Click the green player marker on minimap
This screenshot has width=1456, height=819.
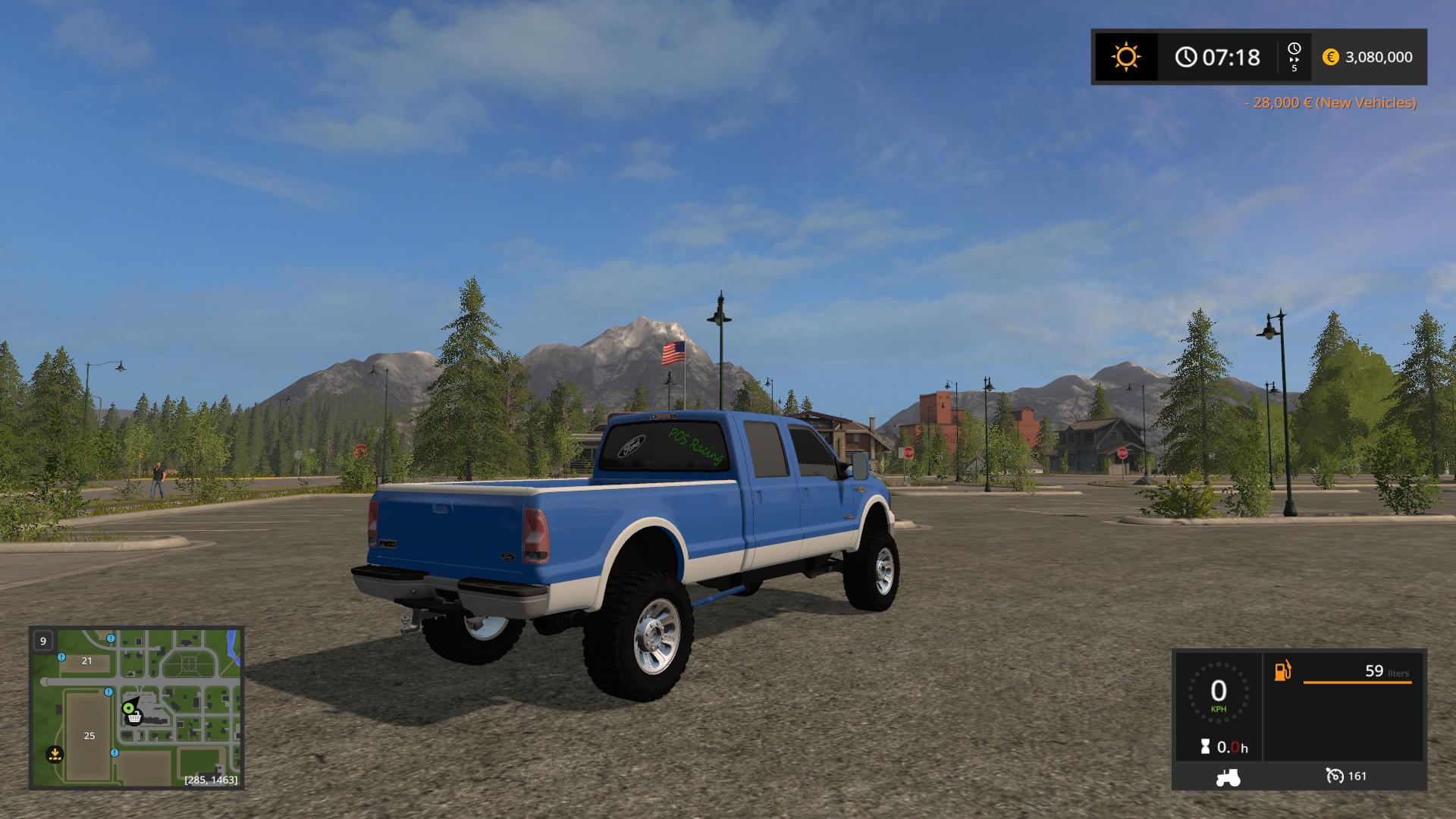click(x=128, y=708)
